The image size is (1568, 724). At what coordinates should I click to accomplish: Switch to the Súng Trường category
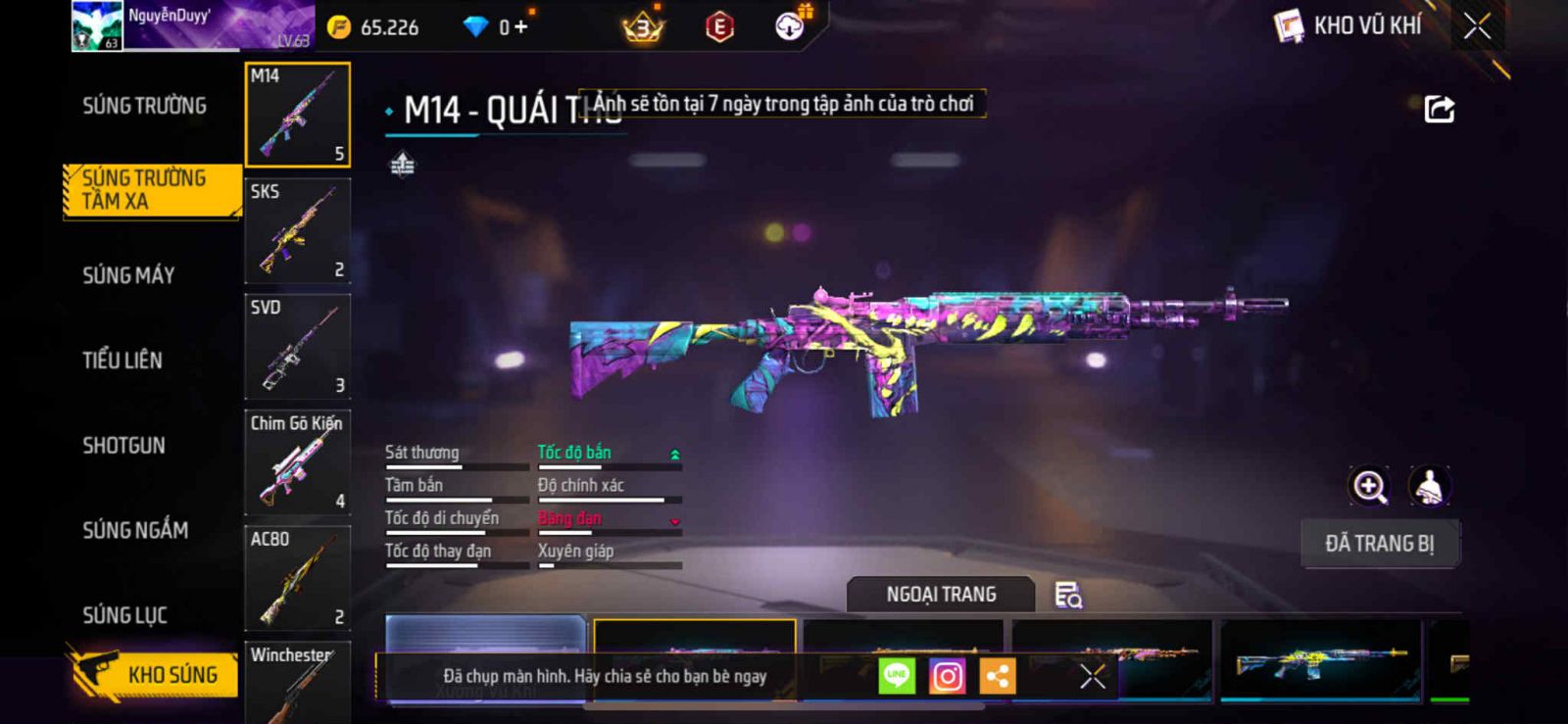[x=144, y=106]
